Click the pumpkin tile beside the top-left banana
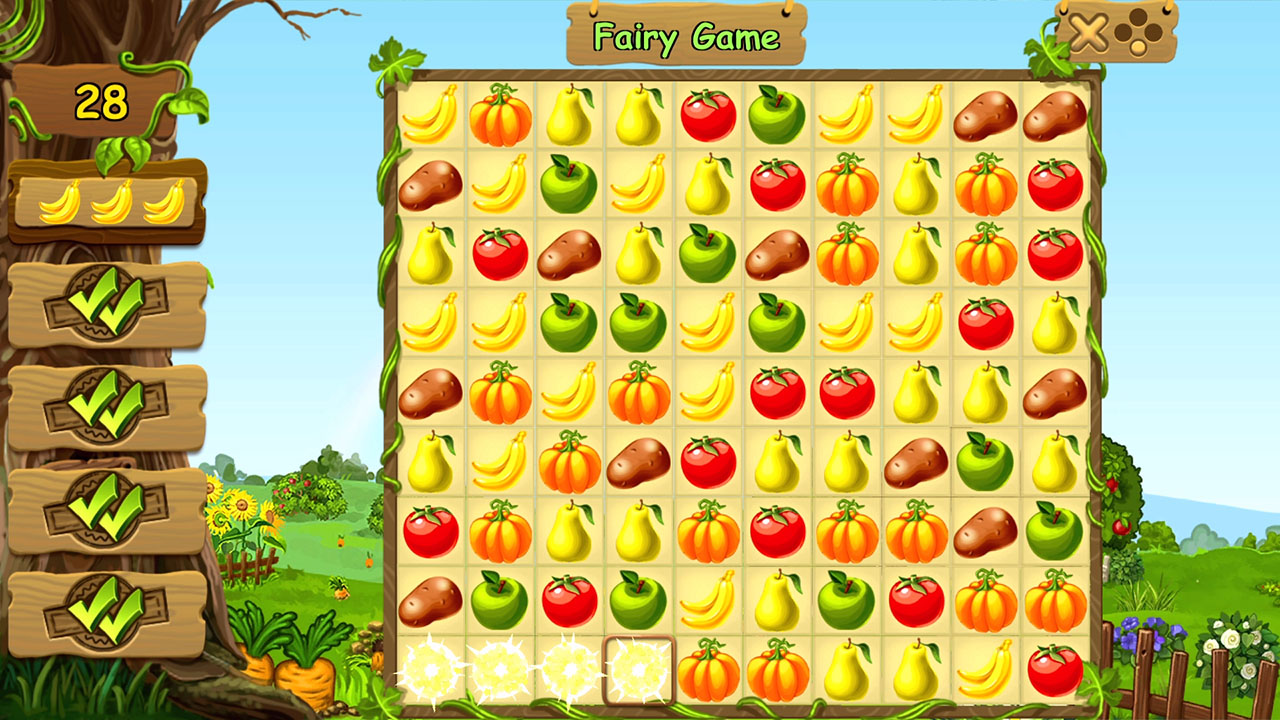 (500, 117)
